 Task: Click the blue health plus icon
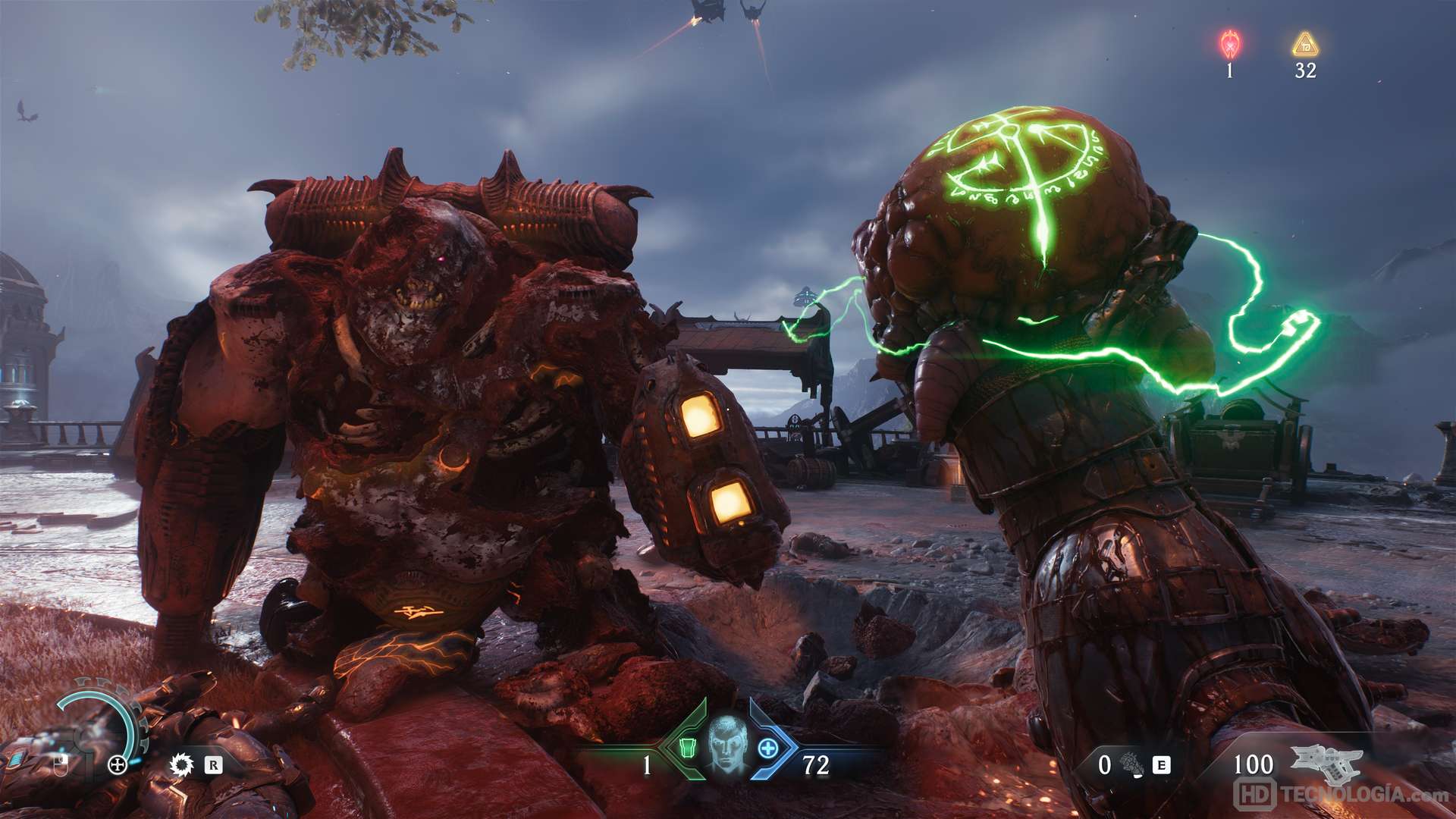(x=768, y=748)
